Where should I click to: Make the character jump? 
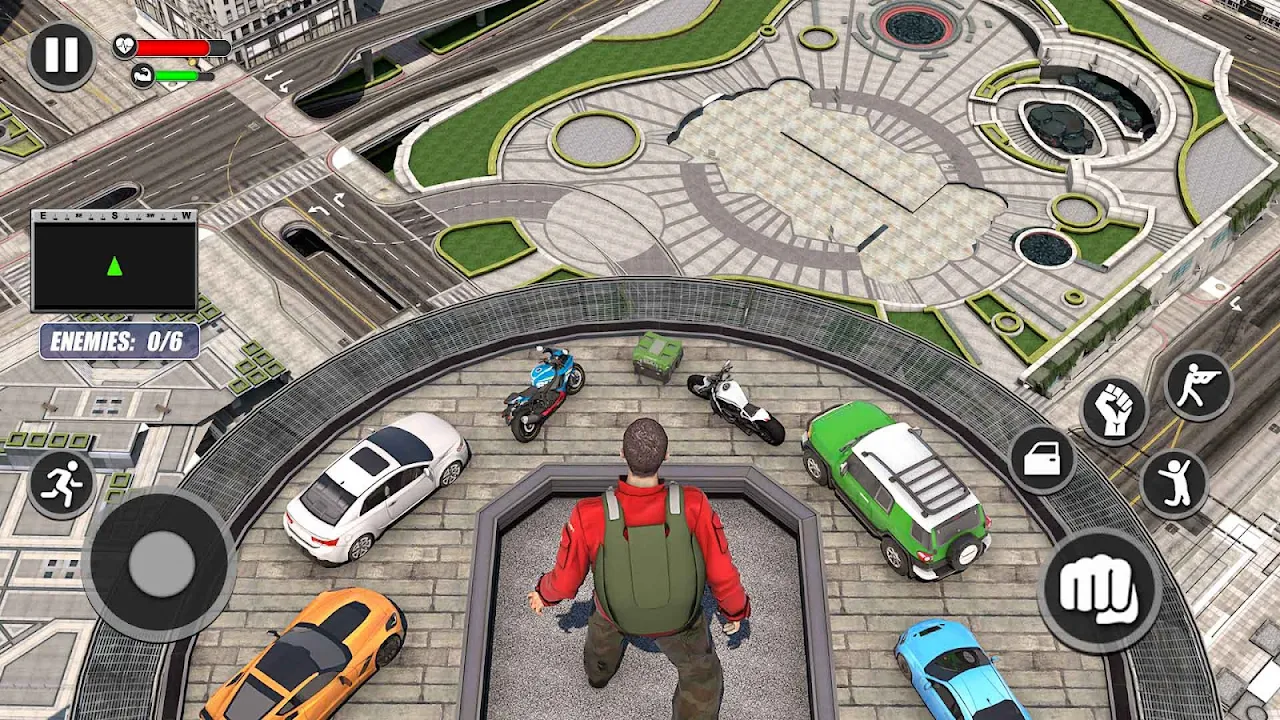click(1174, 484)
